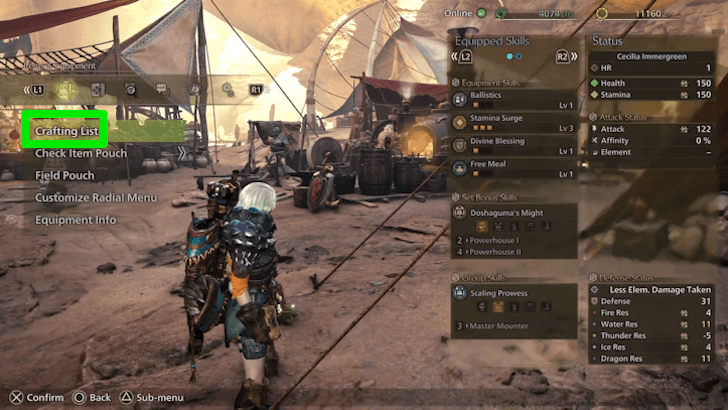
Task: Choose the Divine Blessing skill row
Action: pos(512,145)
